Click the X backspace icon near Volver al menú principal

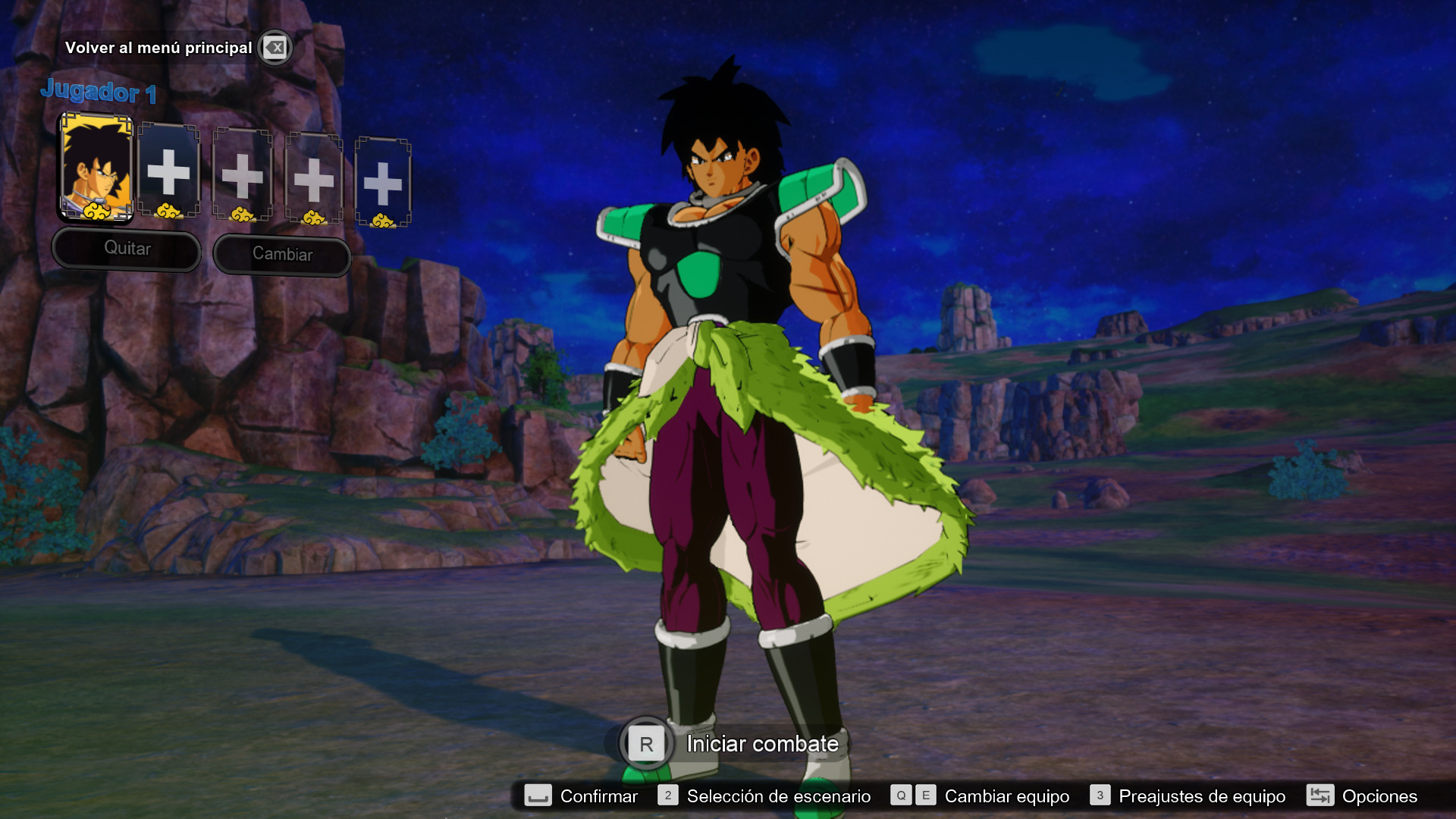275,48
